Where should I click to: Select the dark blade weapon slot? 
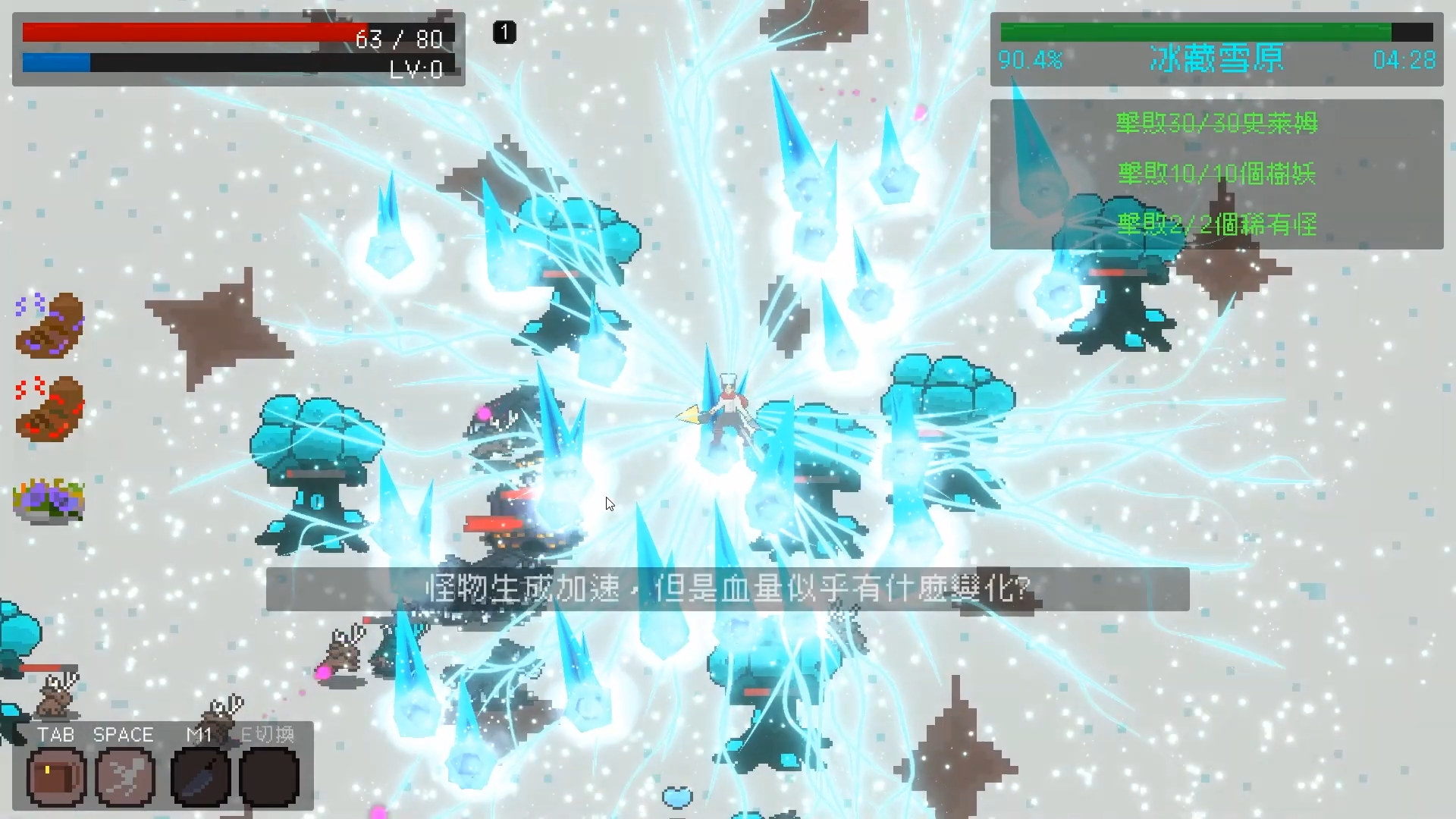pyautogui.click(x=200, y=777)
